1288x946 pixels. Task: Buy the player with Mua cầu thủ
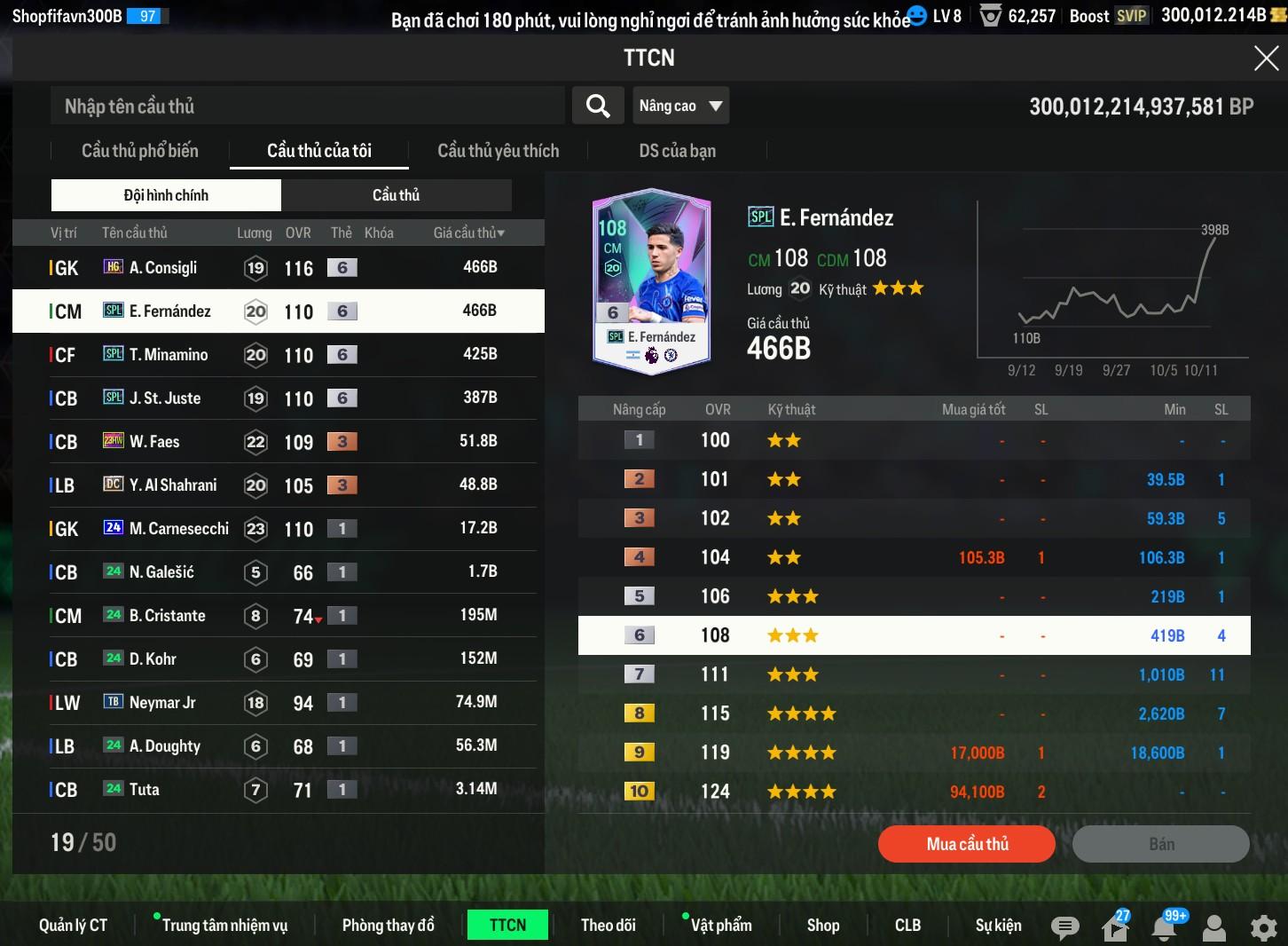tap(967, 844)
